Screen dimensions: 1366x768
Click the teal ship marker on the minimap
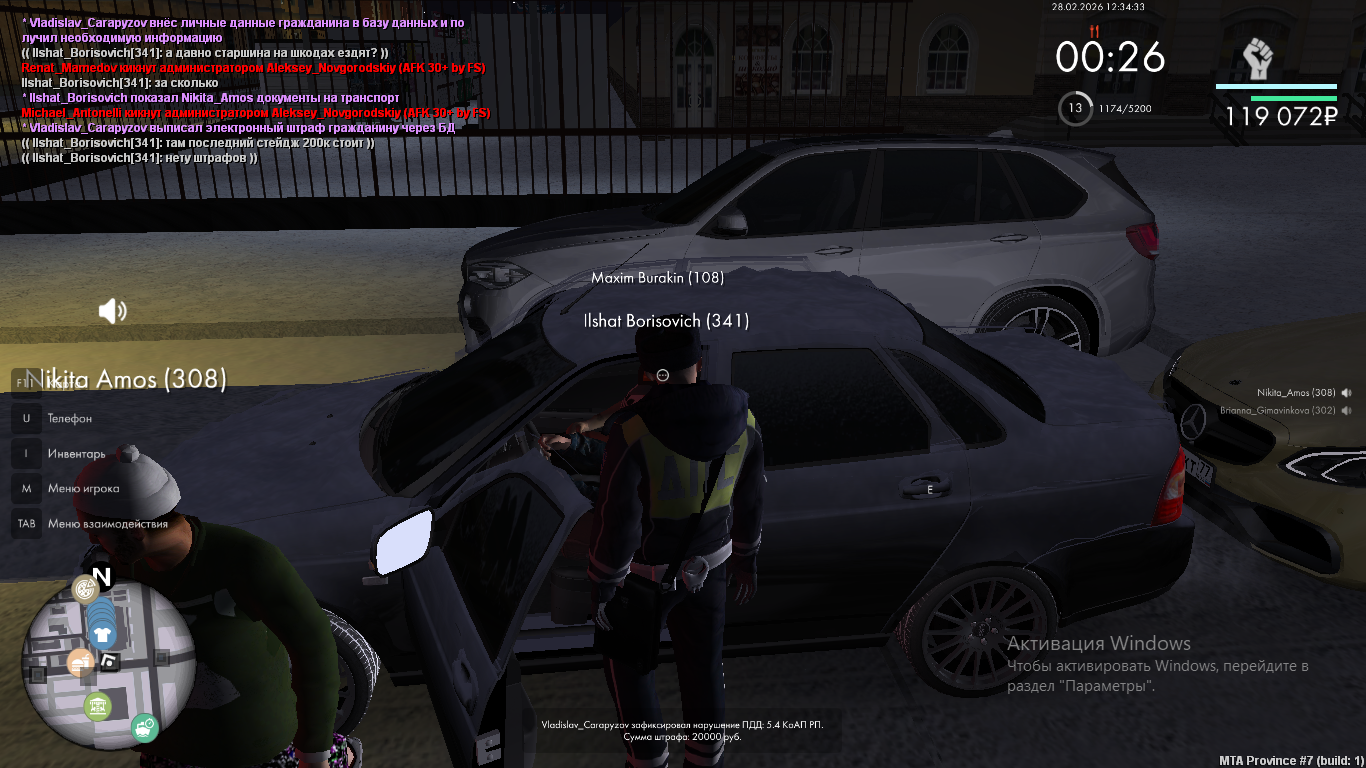pyautogui.click(x=144, y=726)
